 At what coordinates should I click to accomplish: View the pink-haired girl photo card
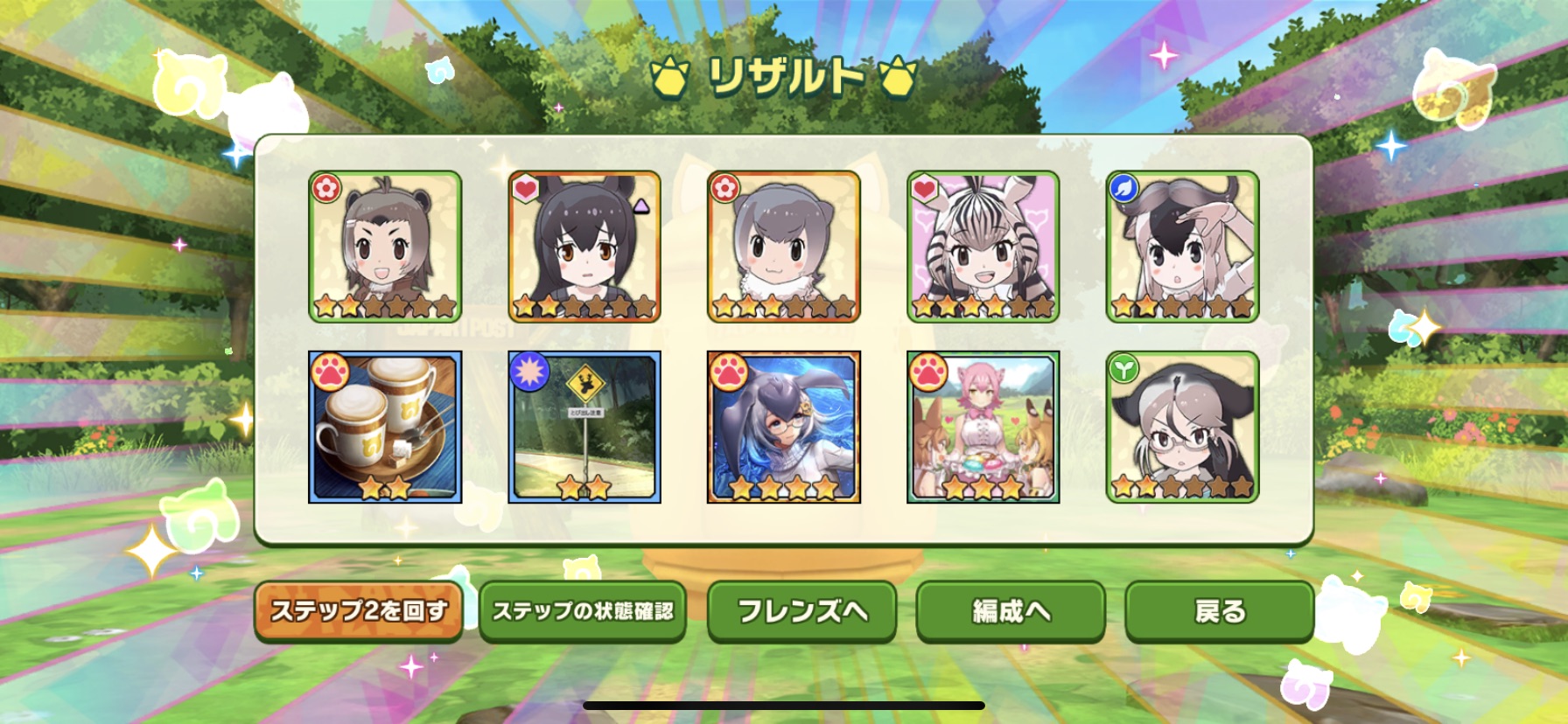point(983,428)
